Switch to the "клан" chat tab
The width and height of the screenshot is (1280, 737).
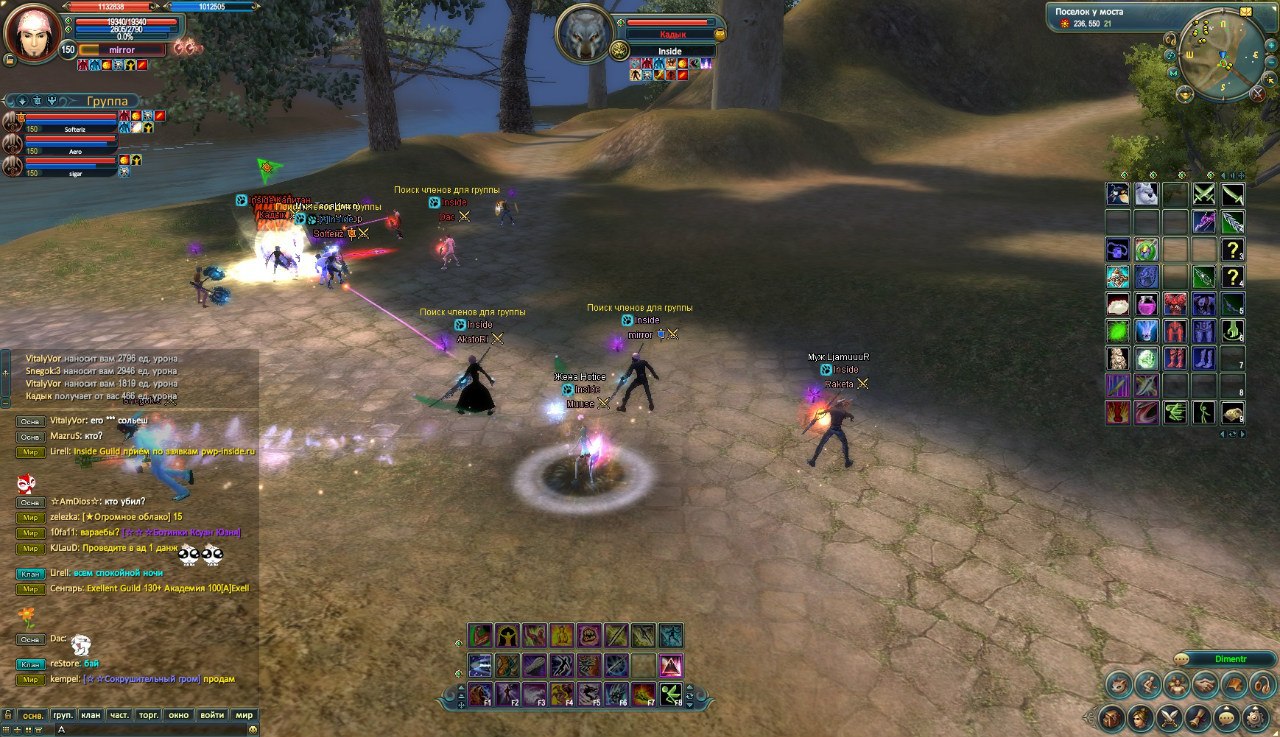point(91,715)
